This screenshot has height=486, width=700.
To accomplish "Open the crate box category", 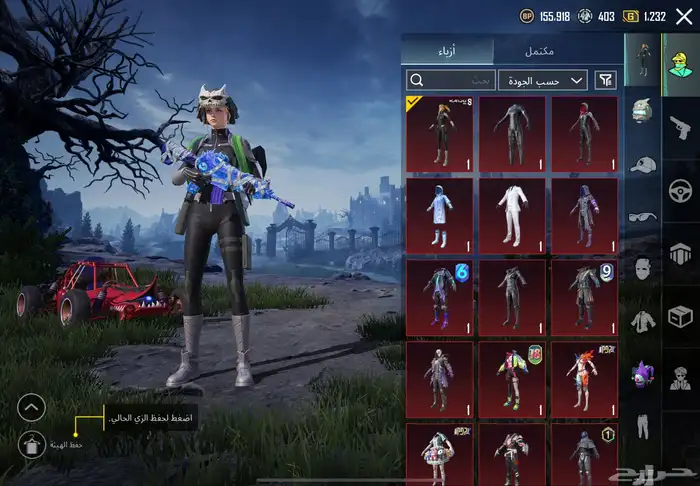I will (x=680, y=316).
